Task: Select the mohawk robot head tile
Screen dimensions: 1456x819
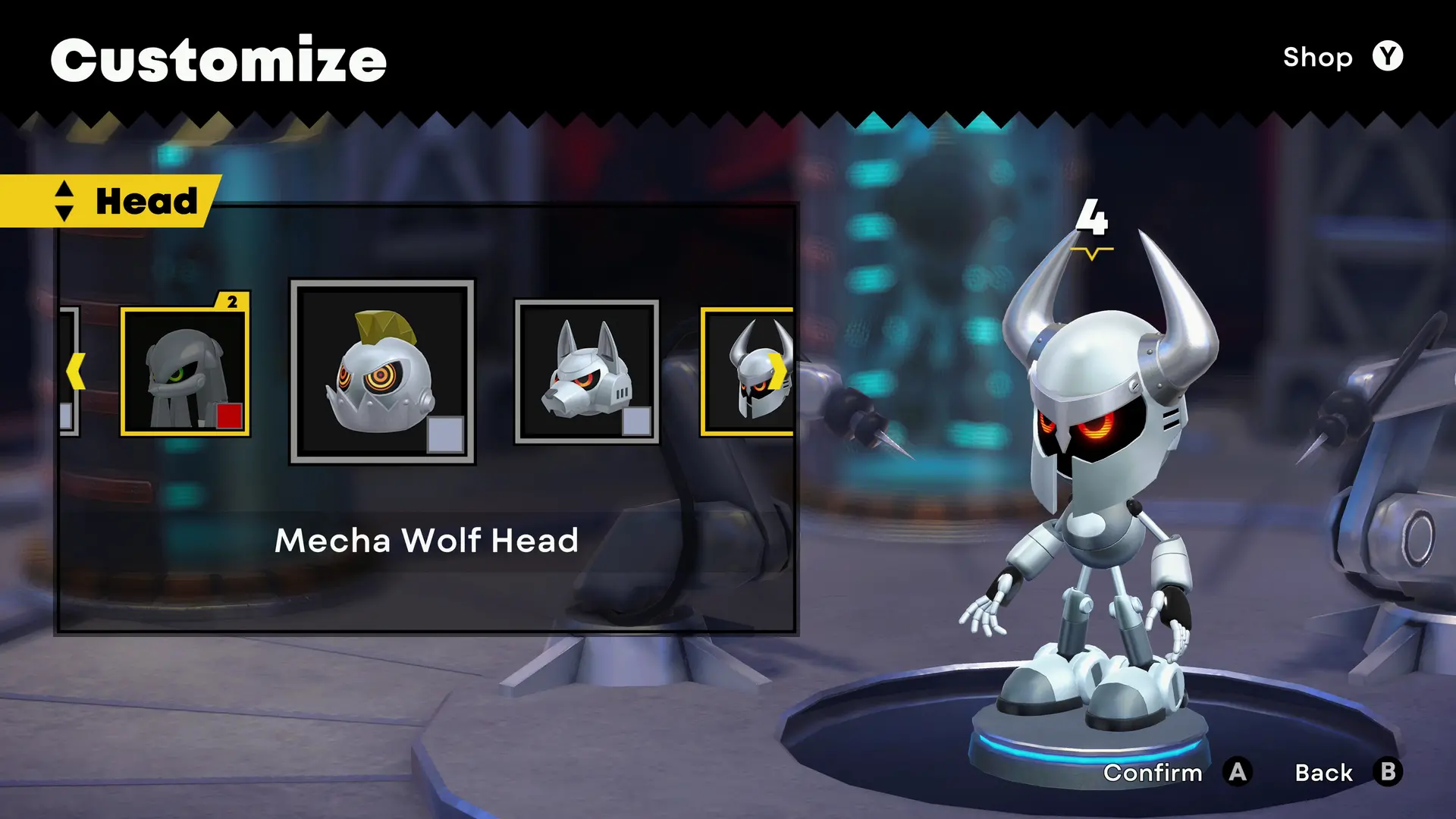Action: [x=382, y=372]
